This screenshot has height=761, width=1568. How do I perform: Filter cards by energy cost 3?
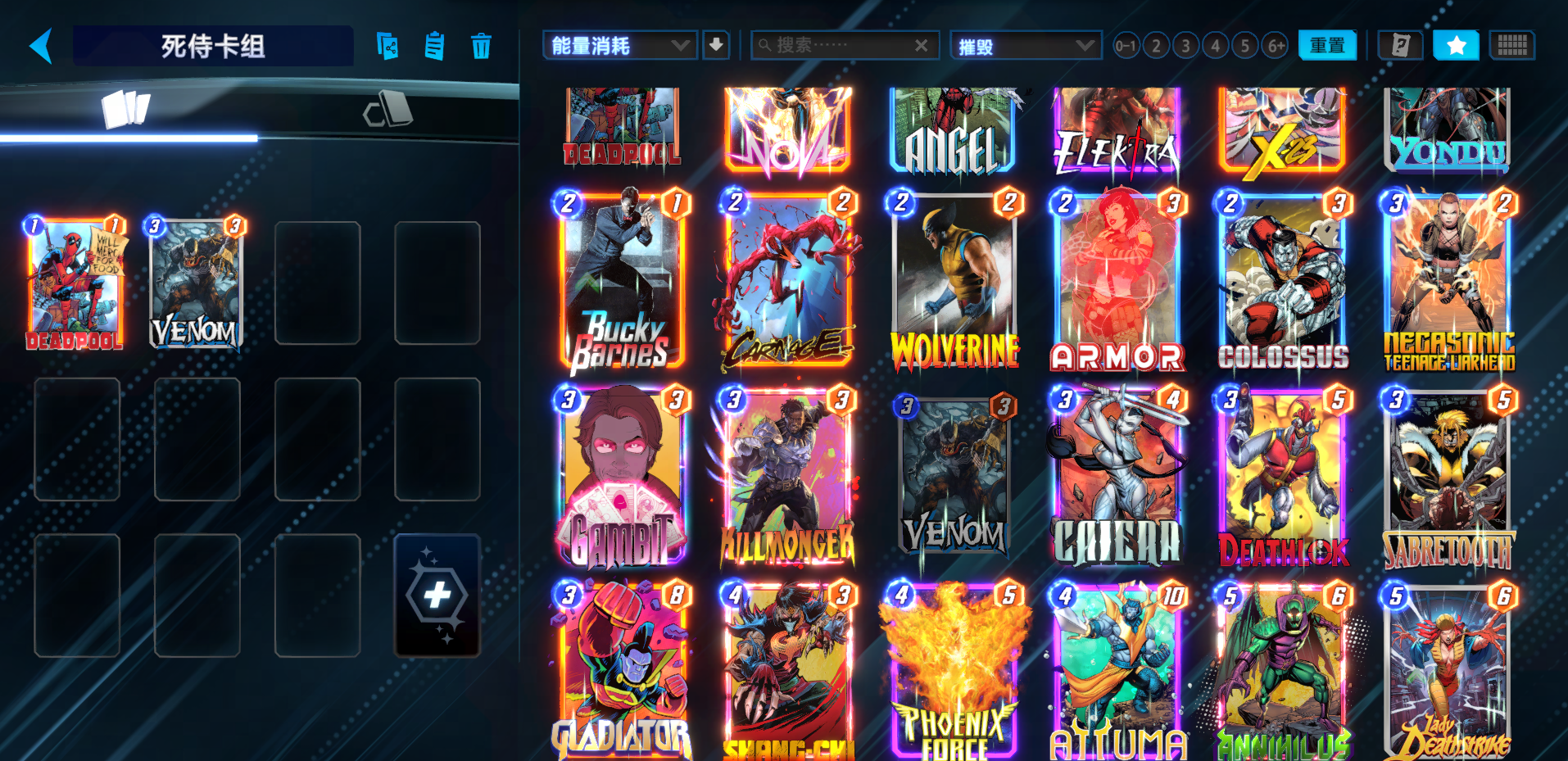click(1185, 46)
